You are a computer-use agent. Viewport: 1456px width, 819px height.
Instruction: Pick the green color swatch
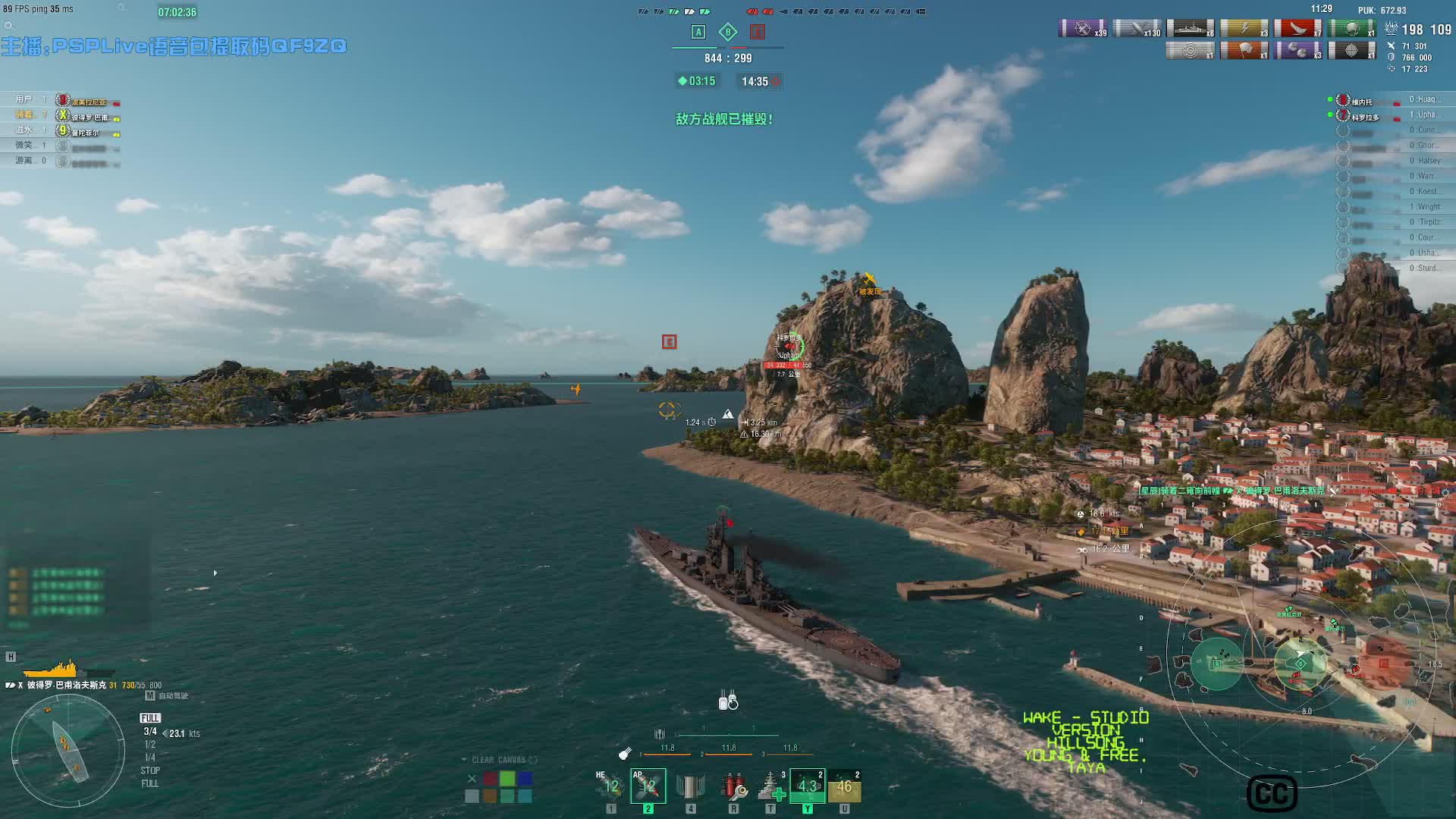tap(507, 779)
